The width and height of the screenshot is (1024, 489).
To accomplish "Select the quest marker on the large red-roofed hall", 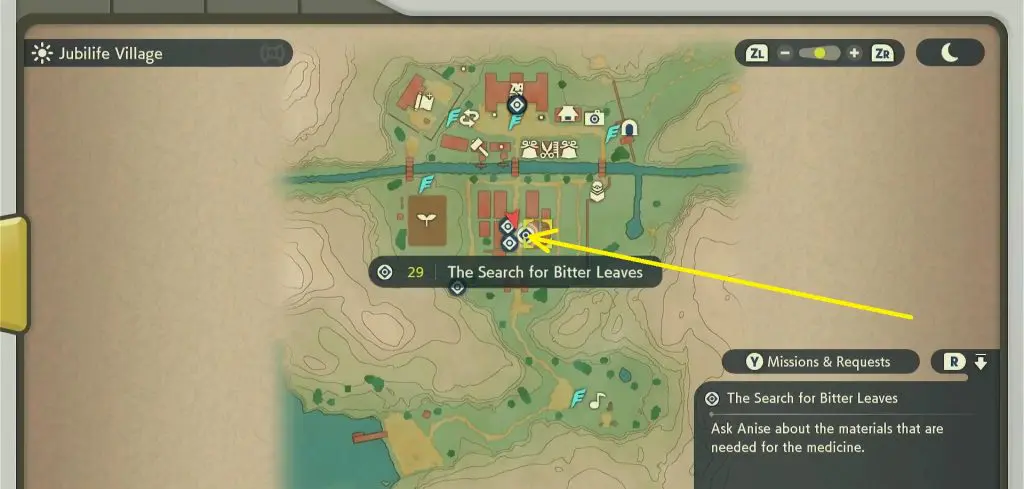I will click(x=516, y=104).
